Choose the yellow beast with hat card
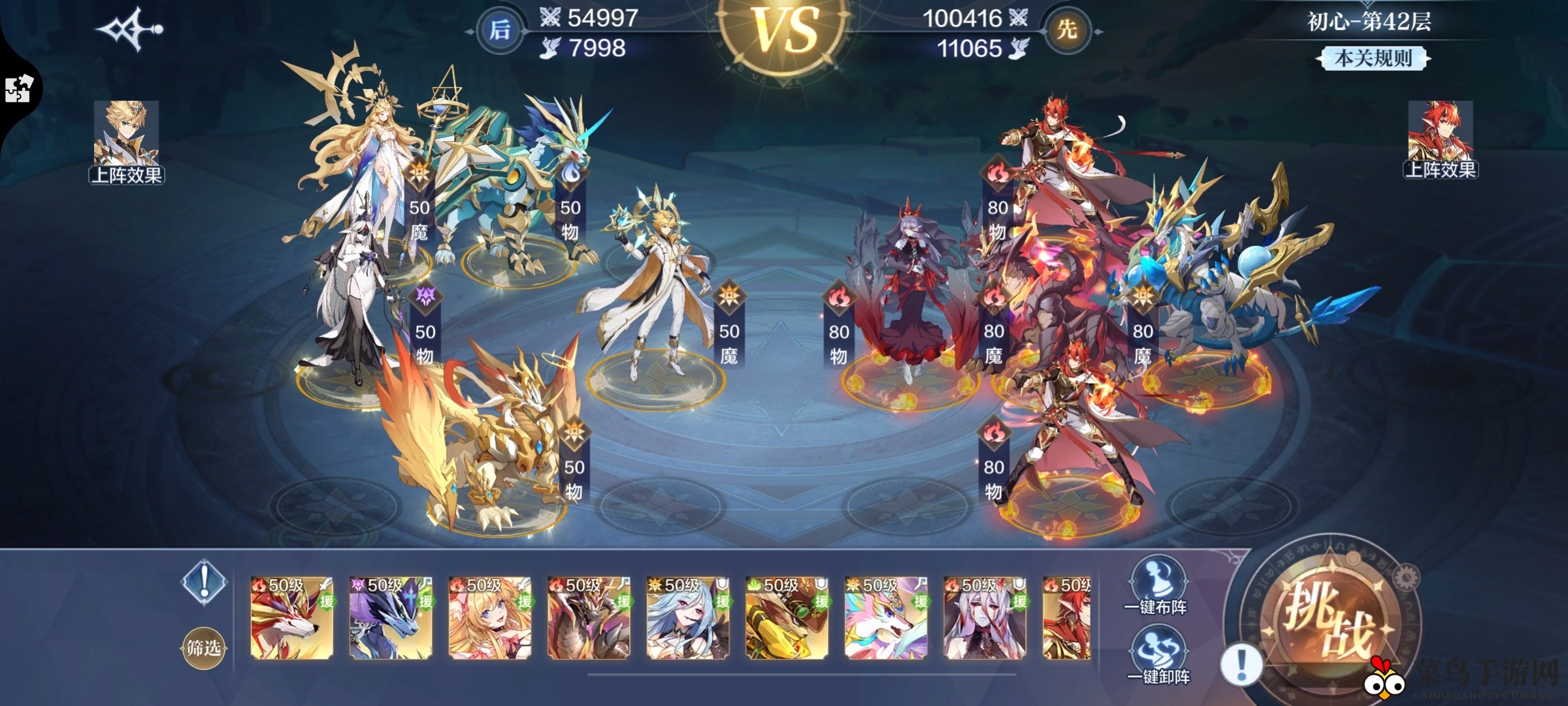The height and width of the screenshot is (706, 1568). [787, 618]
